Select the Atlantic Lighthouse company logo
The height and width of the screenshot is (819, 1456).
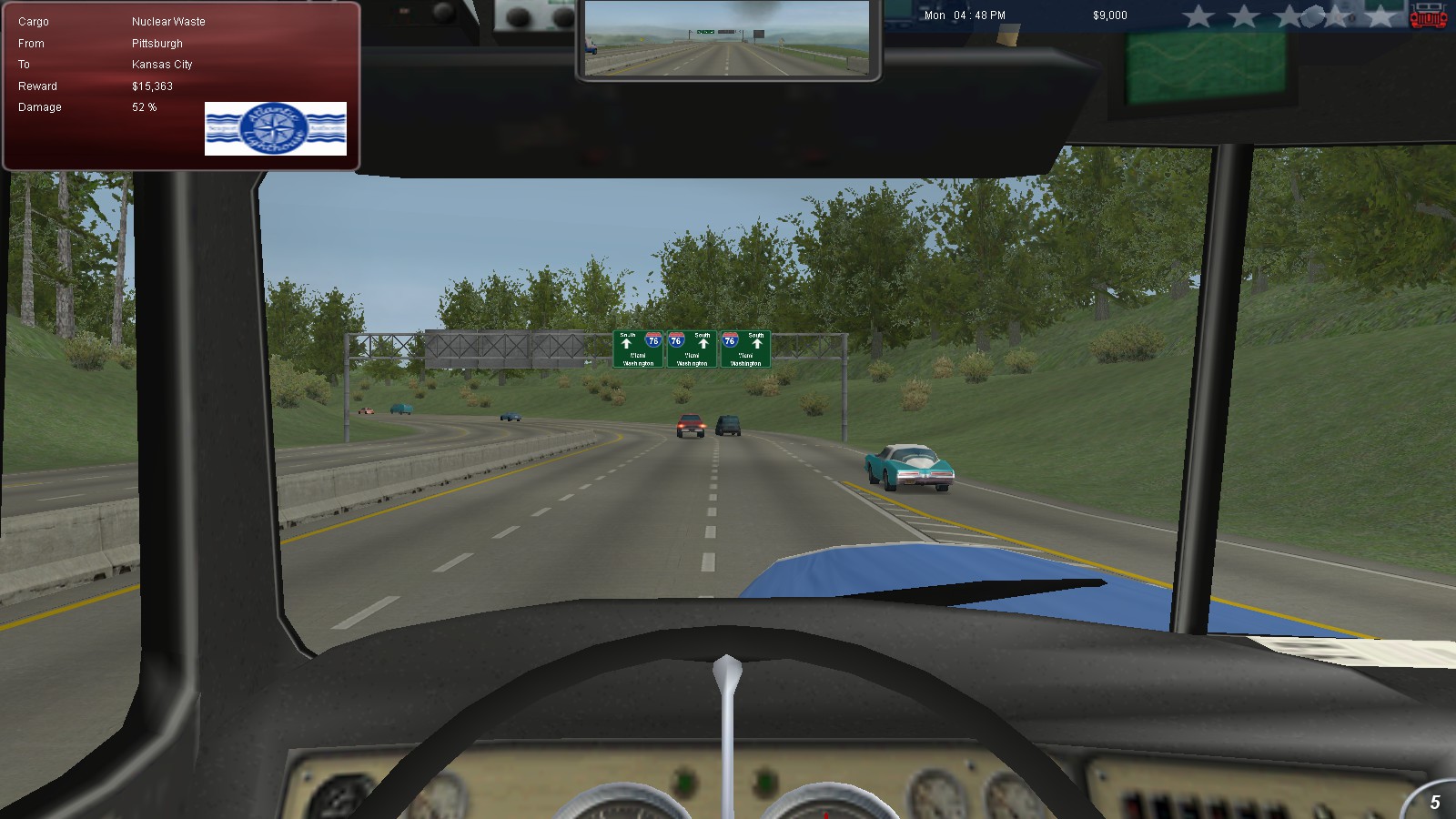click(277, 128)
